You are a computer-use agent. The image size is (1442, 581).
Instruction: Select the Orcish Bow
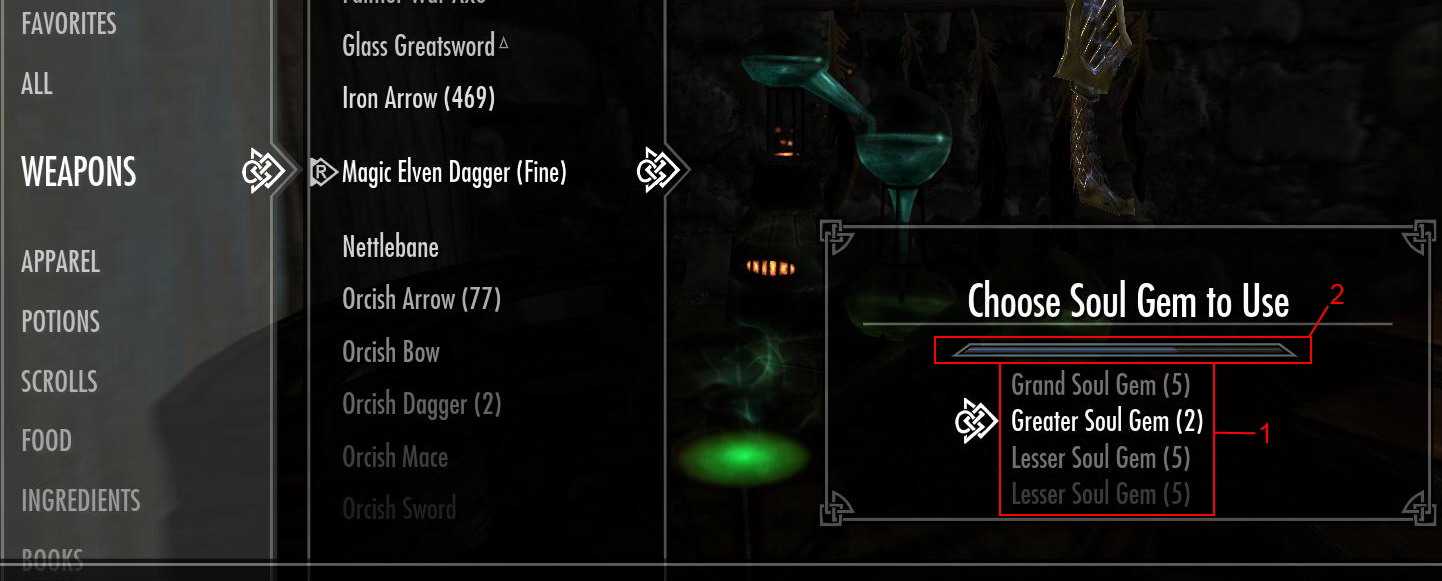tap(391, 352)
